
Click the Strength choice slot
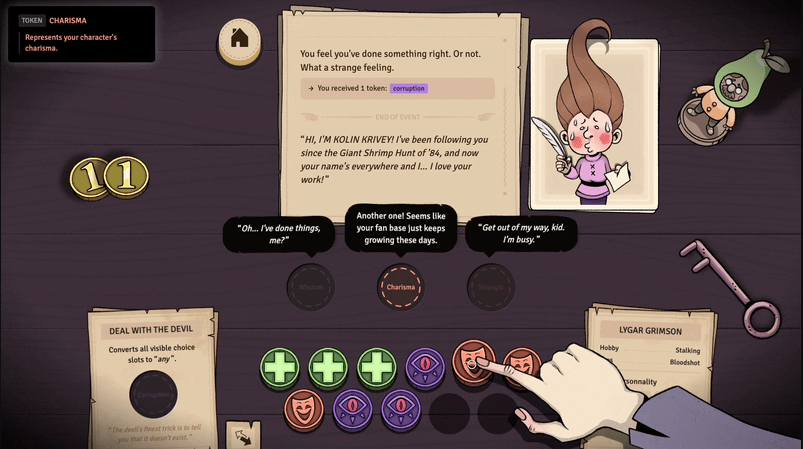click(491, 287)
